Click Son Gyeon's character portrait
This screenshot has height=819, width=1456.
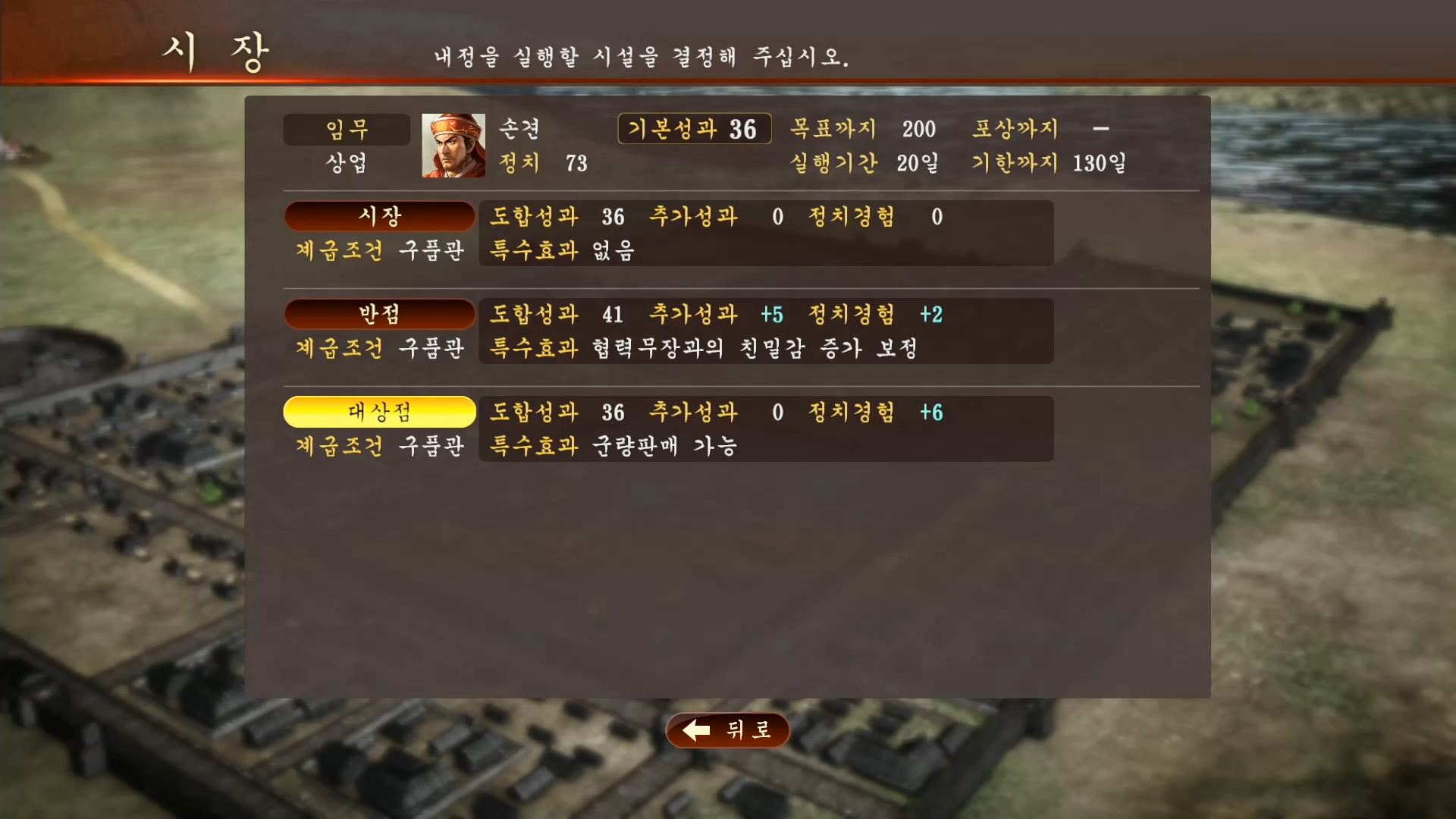pos(453,146)
